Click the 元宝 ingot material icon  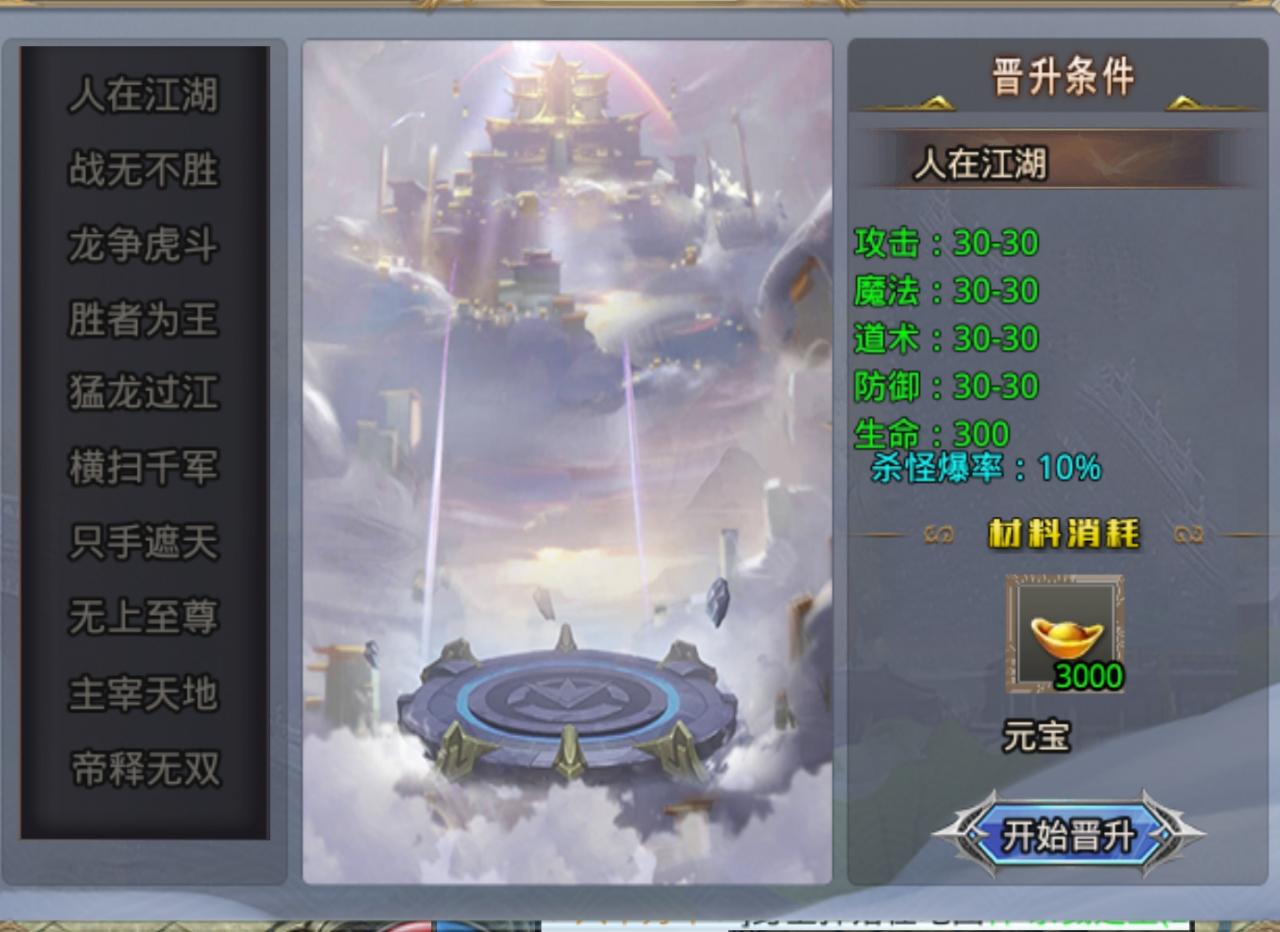tap(1063, 632)
